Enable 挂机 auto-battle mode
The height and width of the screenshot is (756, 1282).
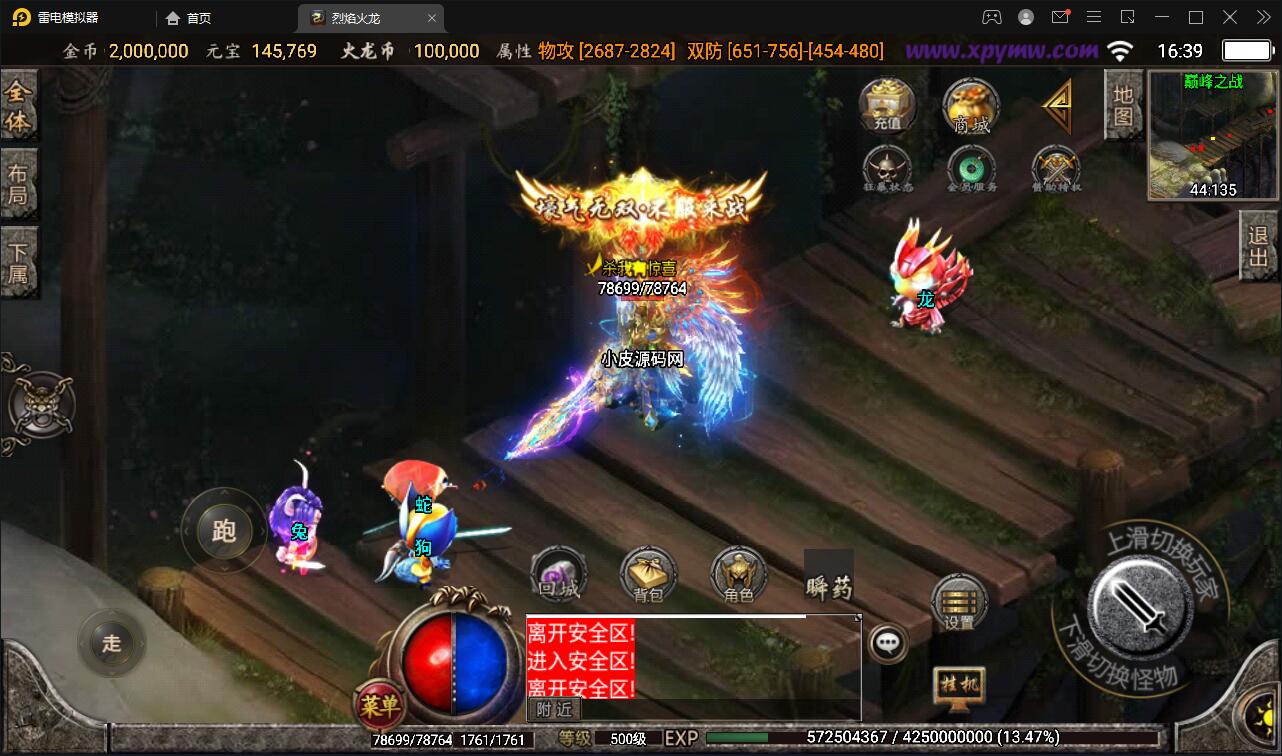tap(958, 686)
